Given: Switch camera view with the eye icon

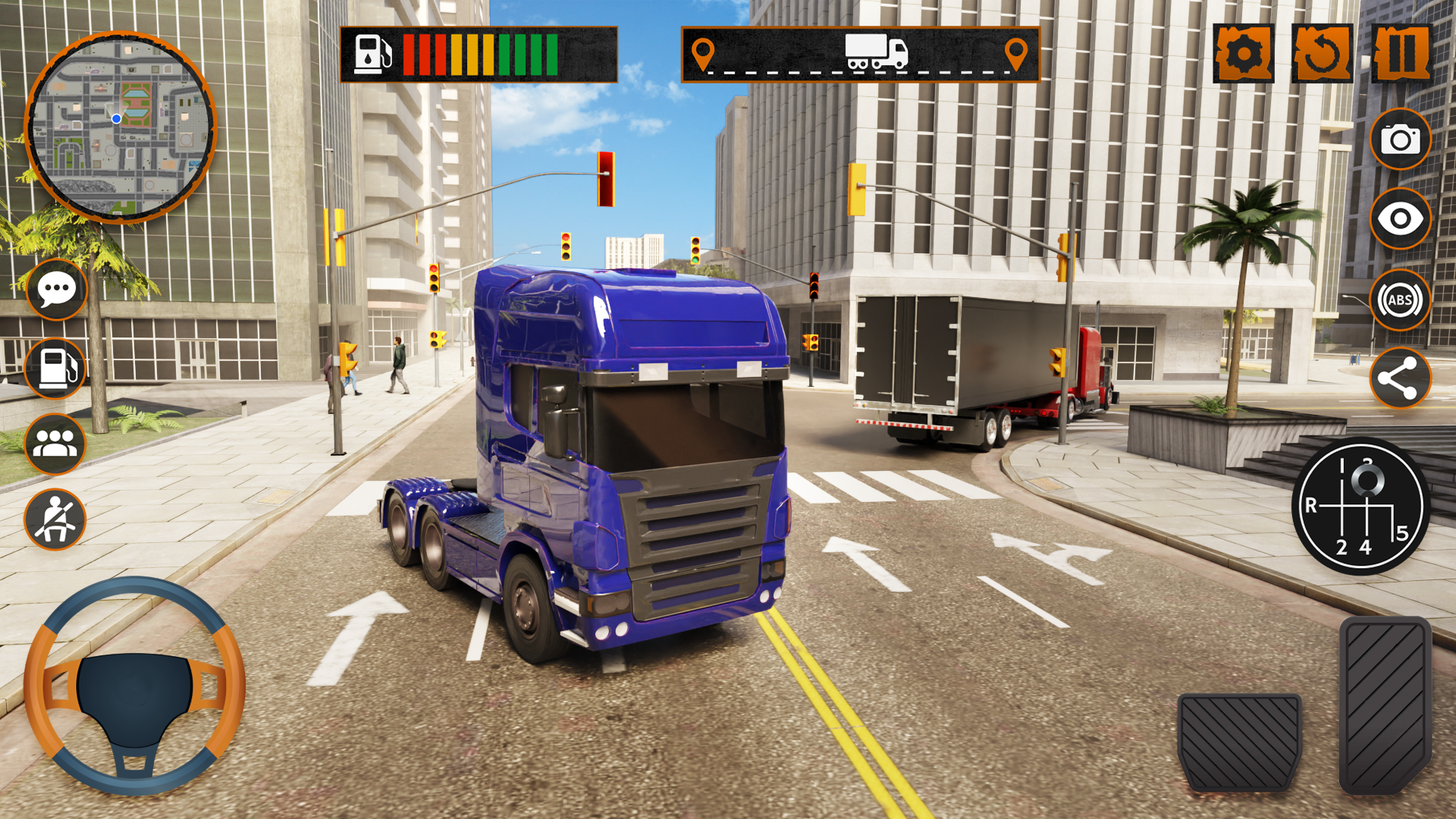Looking at the screenshot, I should coord(1400,219).
